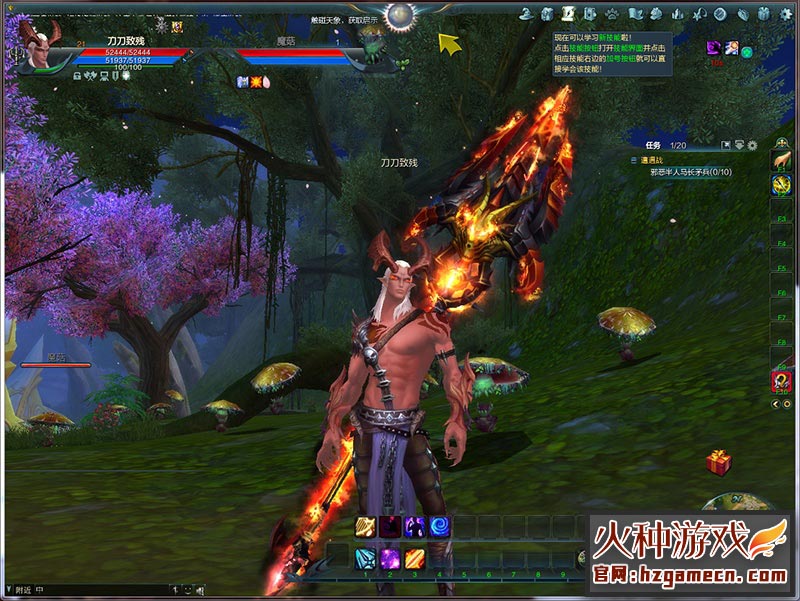Screen dimensions: 800x601
Task: Use the ice shard skill in slot 1
Action: (x=364, y=558)
